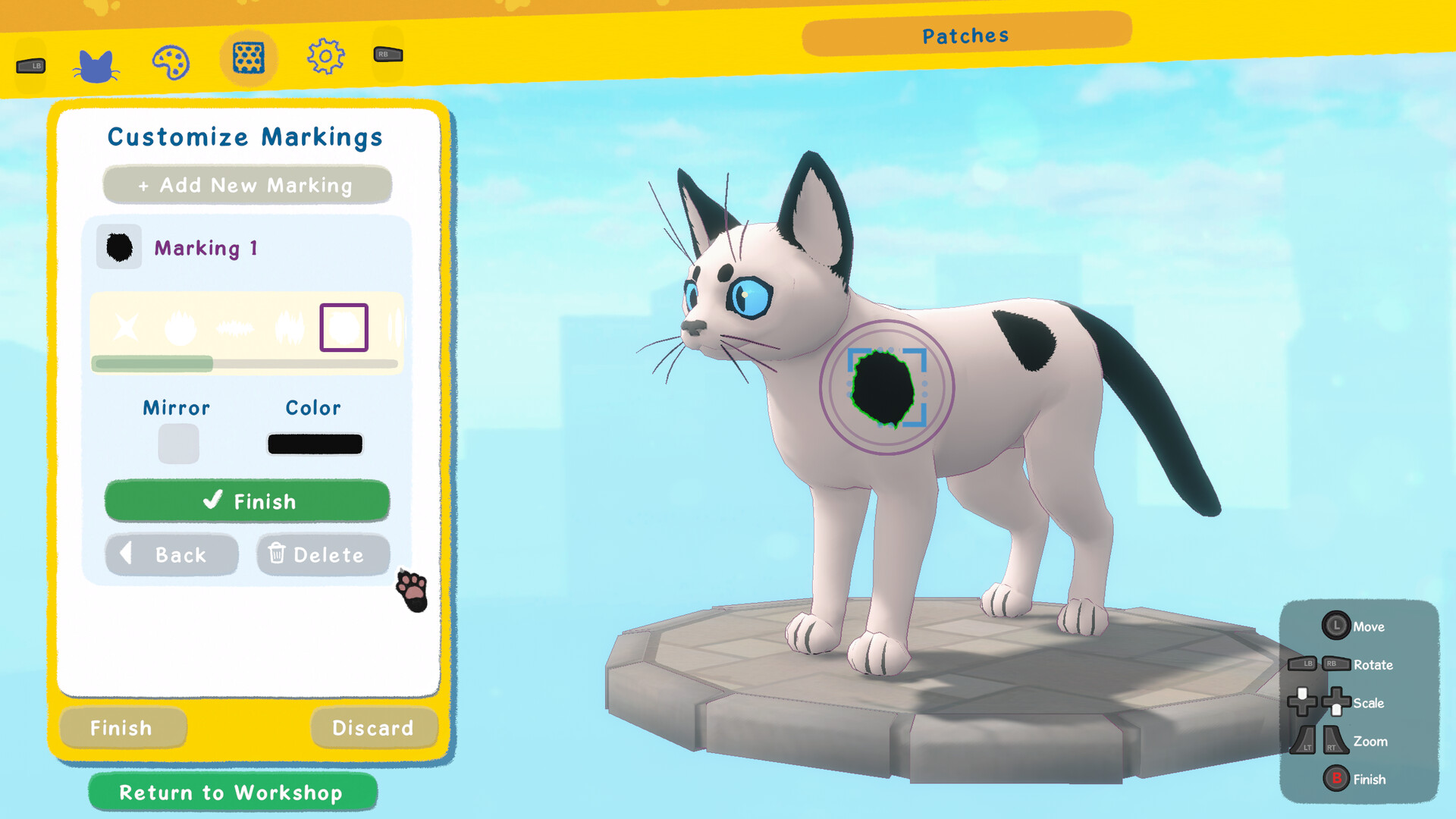Switch to the cat head tab

pyautogui.click(x=96, y=65)
